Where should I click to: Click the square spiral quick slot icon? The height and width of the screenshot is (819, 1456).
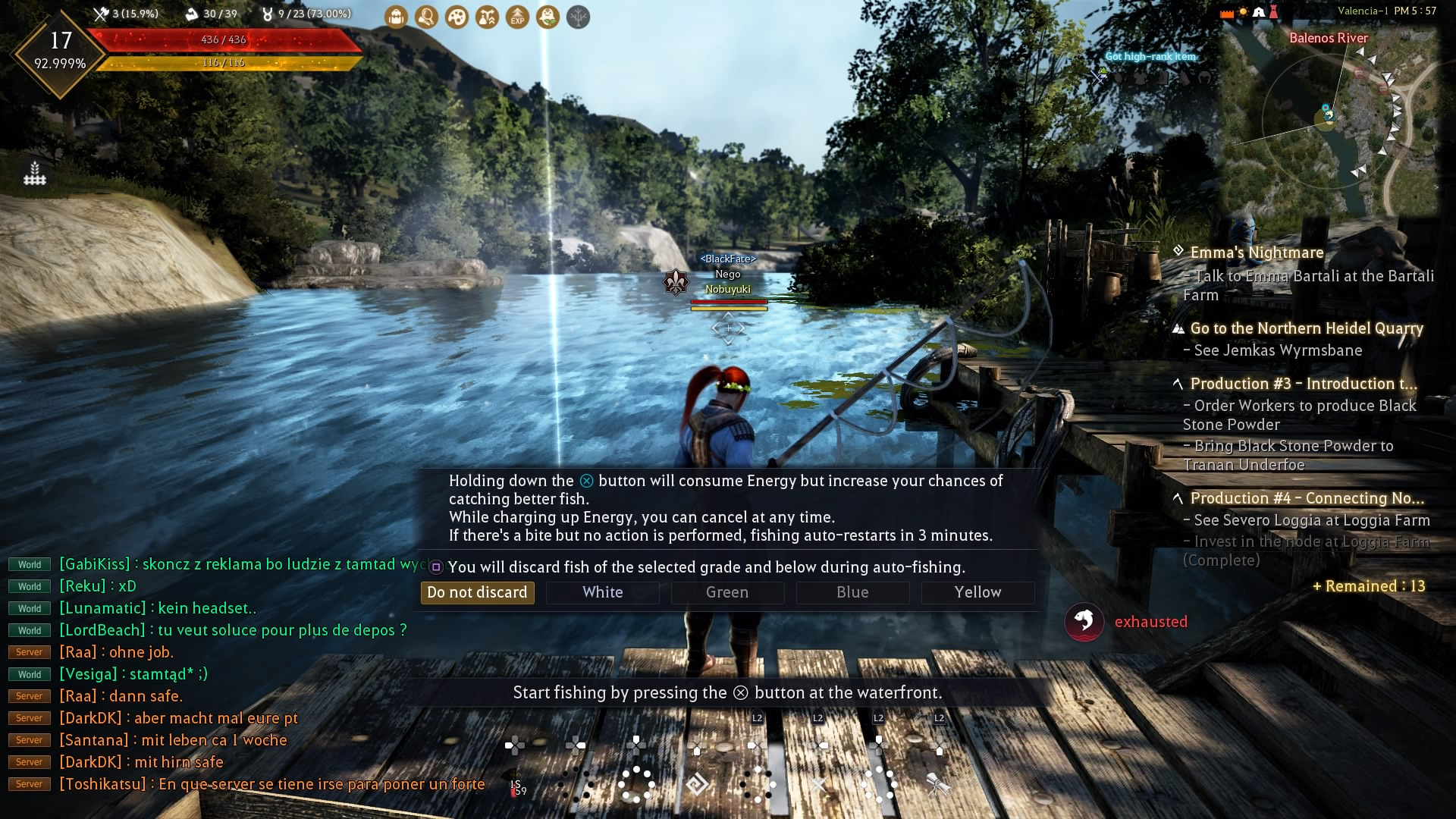(x=697, y=784)
